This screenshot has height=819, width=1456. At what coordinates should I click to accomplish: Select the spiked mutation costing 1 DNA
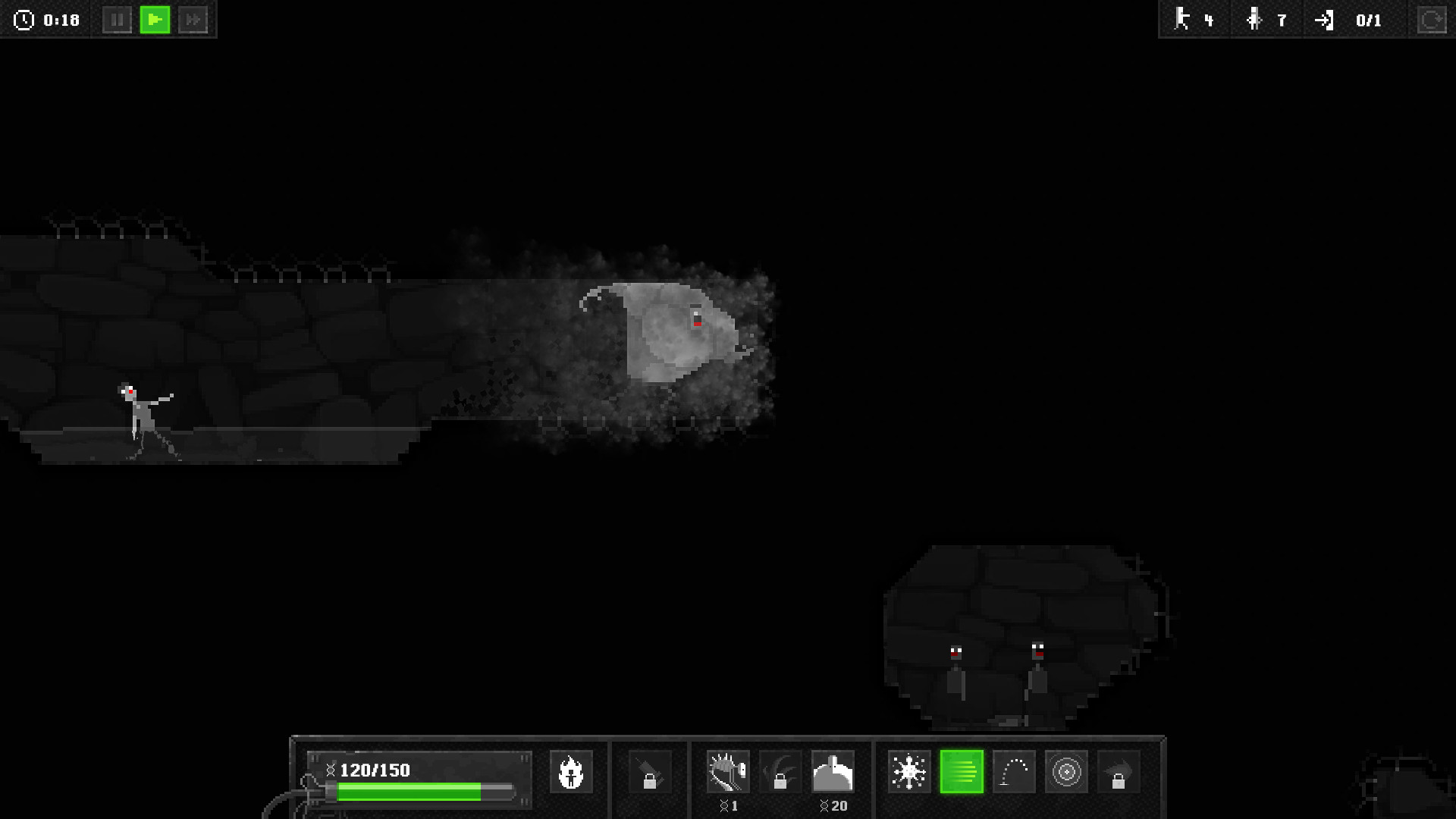click(727, 771)
